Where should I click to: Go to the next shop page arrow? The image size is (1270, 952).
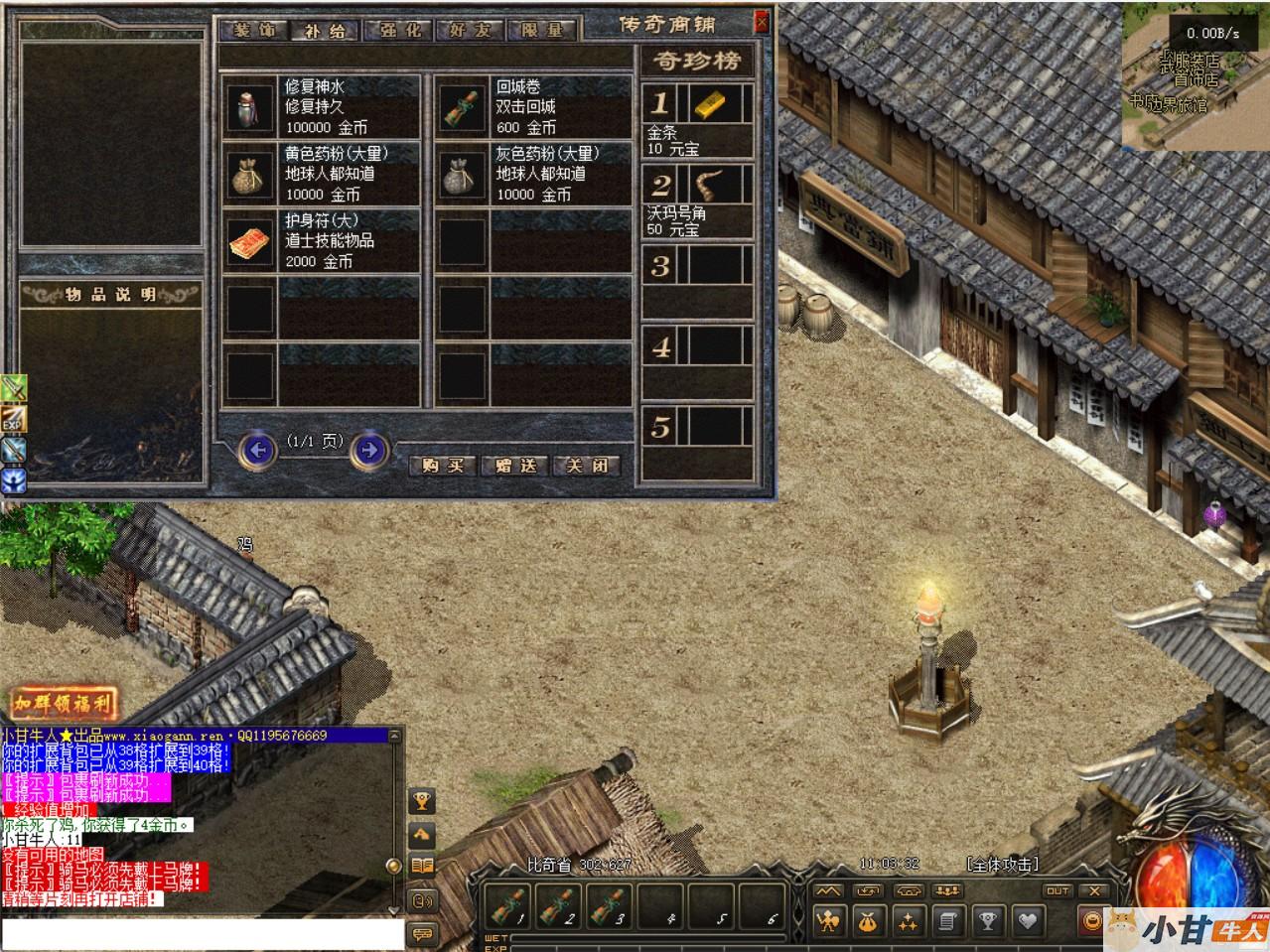click(x=369, y=451)
